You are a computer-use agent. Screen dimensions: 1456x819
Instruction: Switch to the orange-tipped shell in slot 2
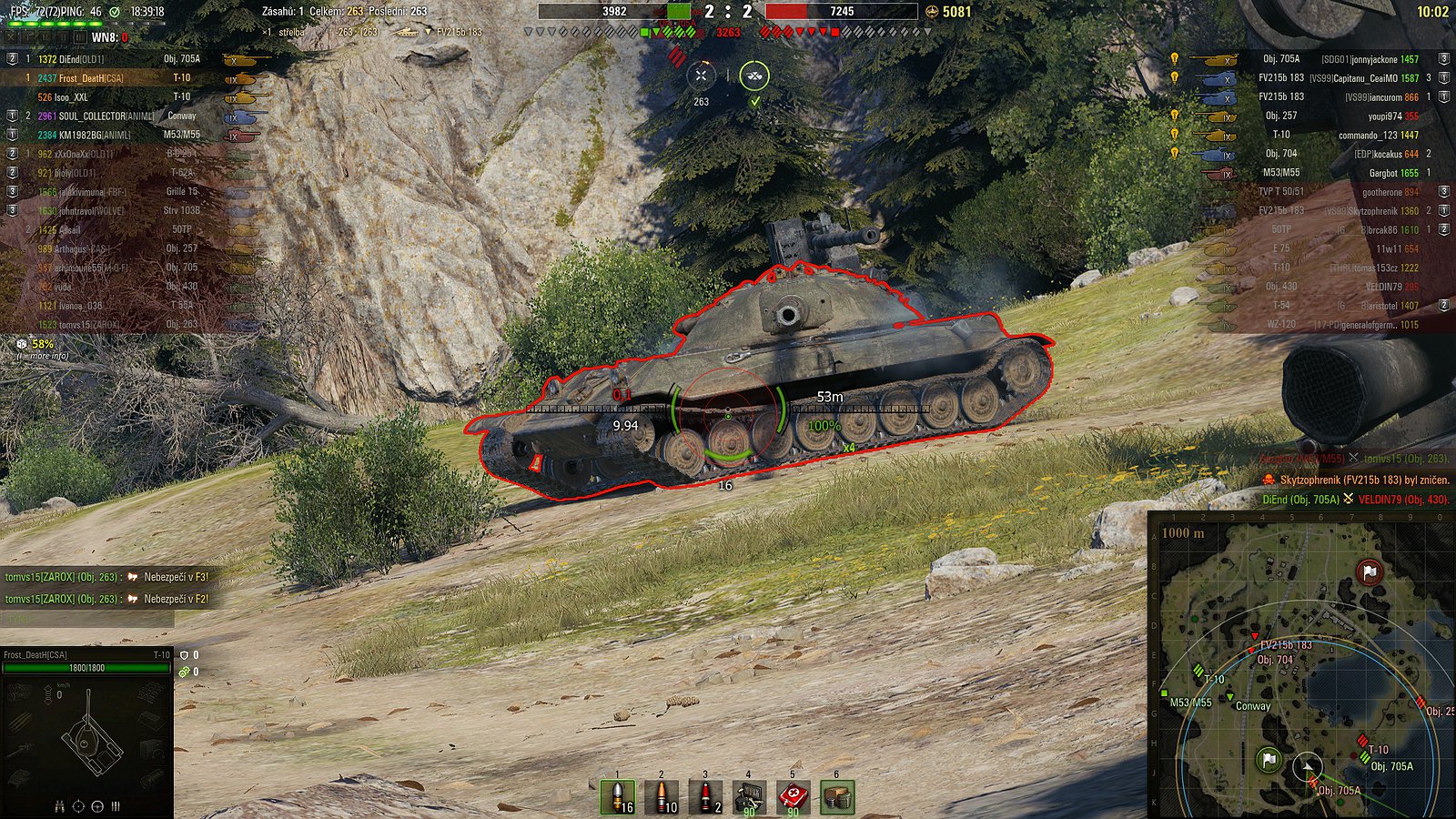coord(662,798)
